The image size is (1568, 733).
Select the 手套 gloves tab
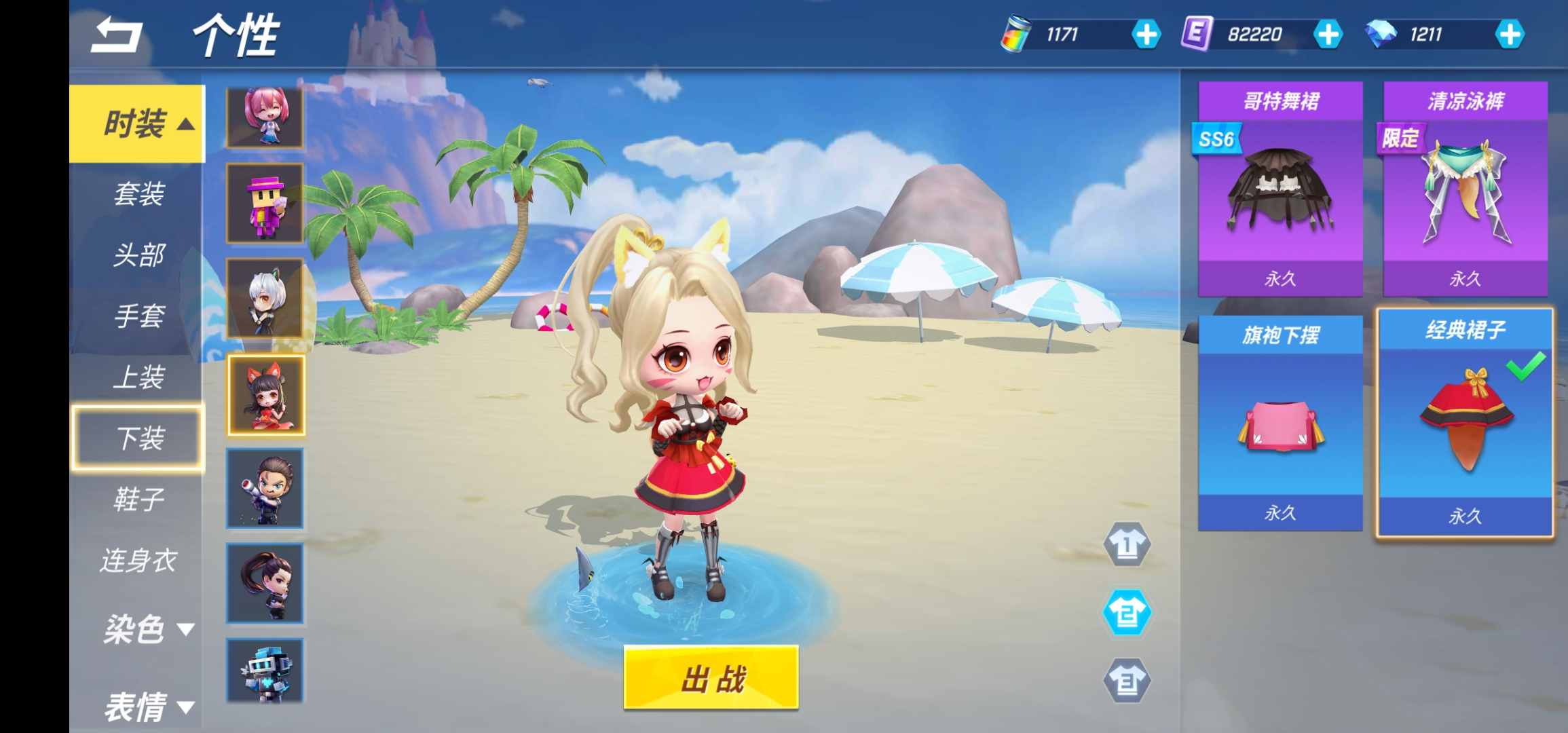tap(138, 316)
